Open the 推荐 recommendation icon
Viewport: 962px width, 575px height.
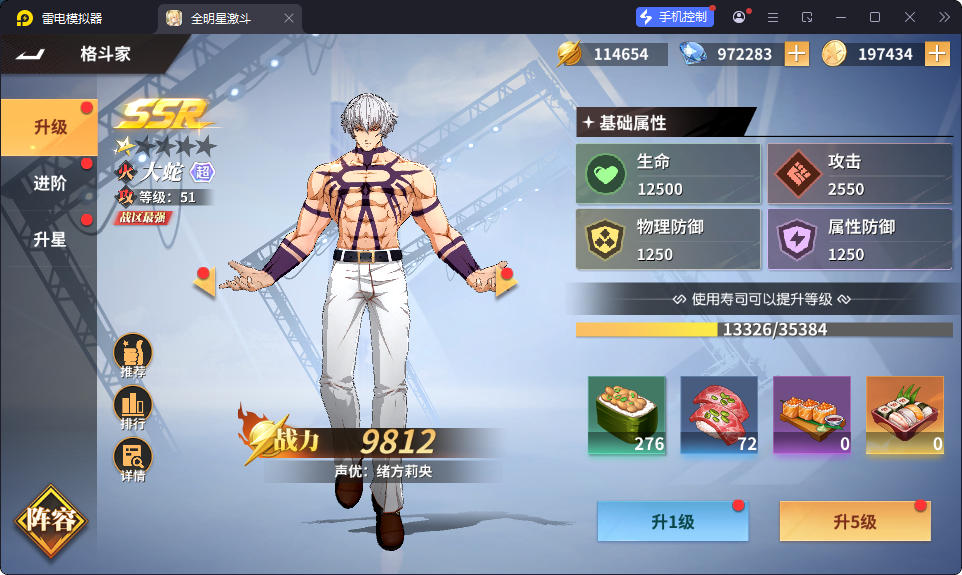click(x=133, y=355)
